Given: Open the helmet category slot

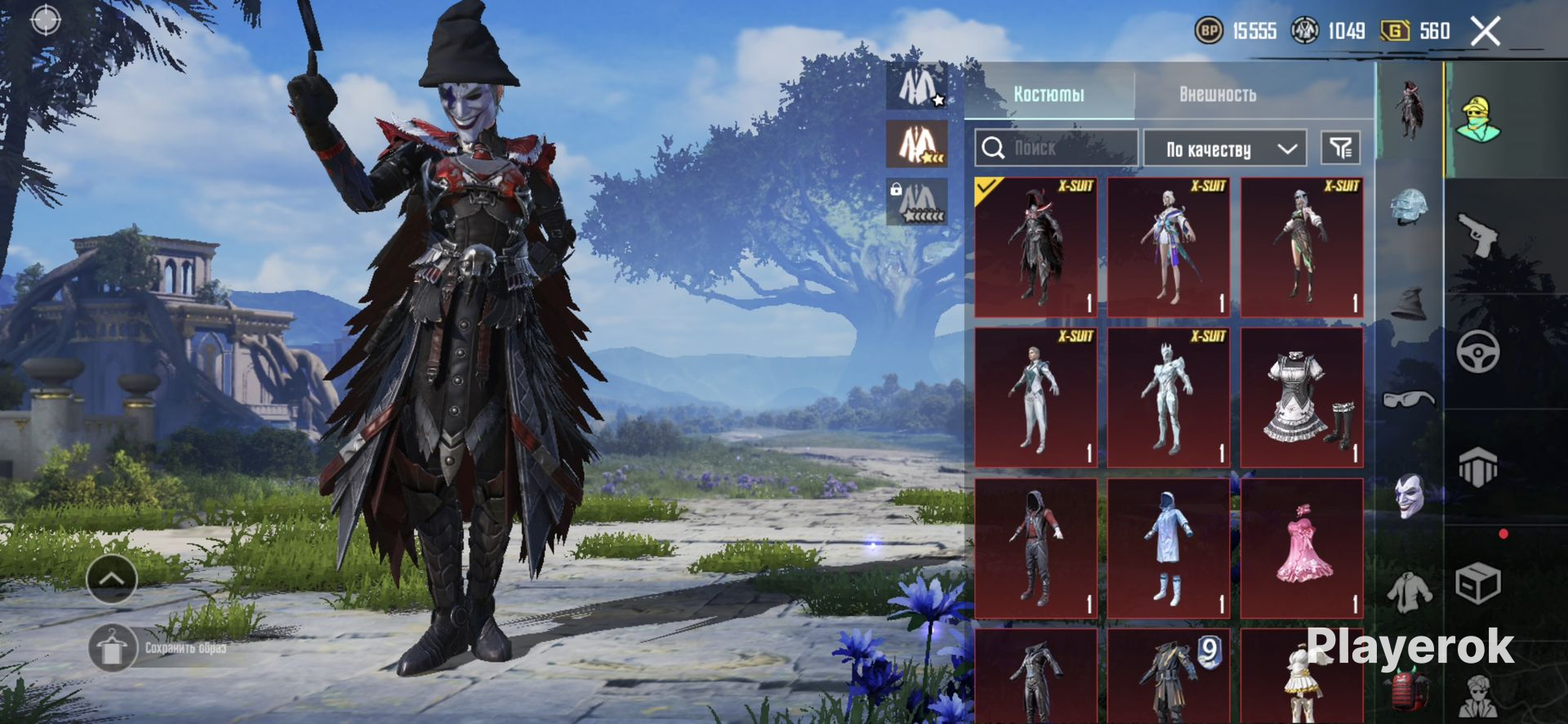Looking at the screenshot, I should coord(1410,206).
